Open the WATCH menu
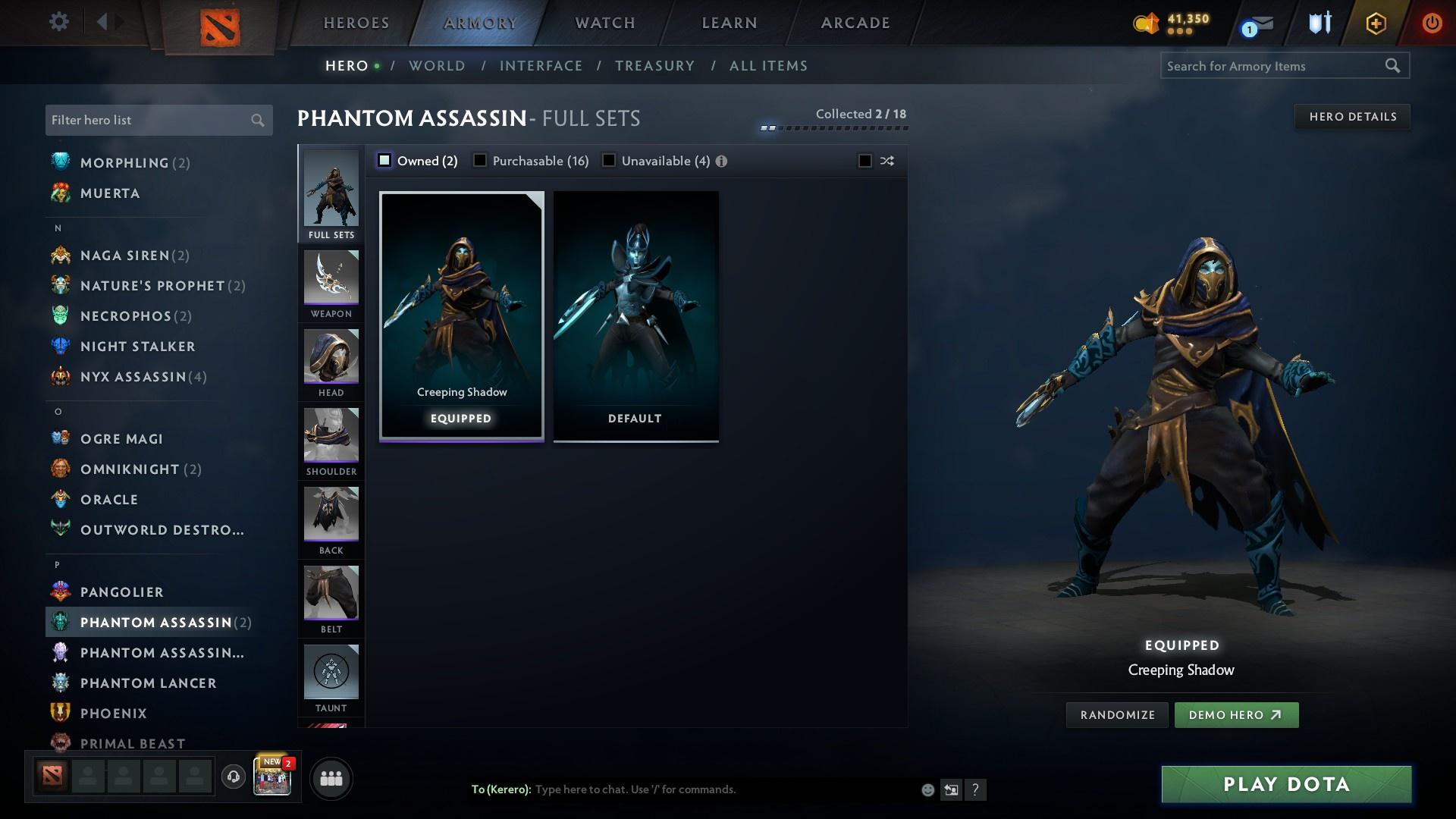 [604, 23]
